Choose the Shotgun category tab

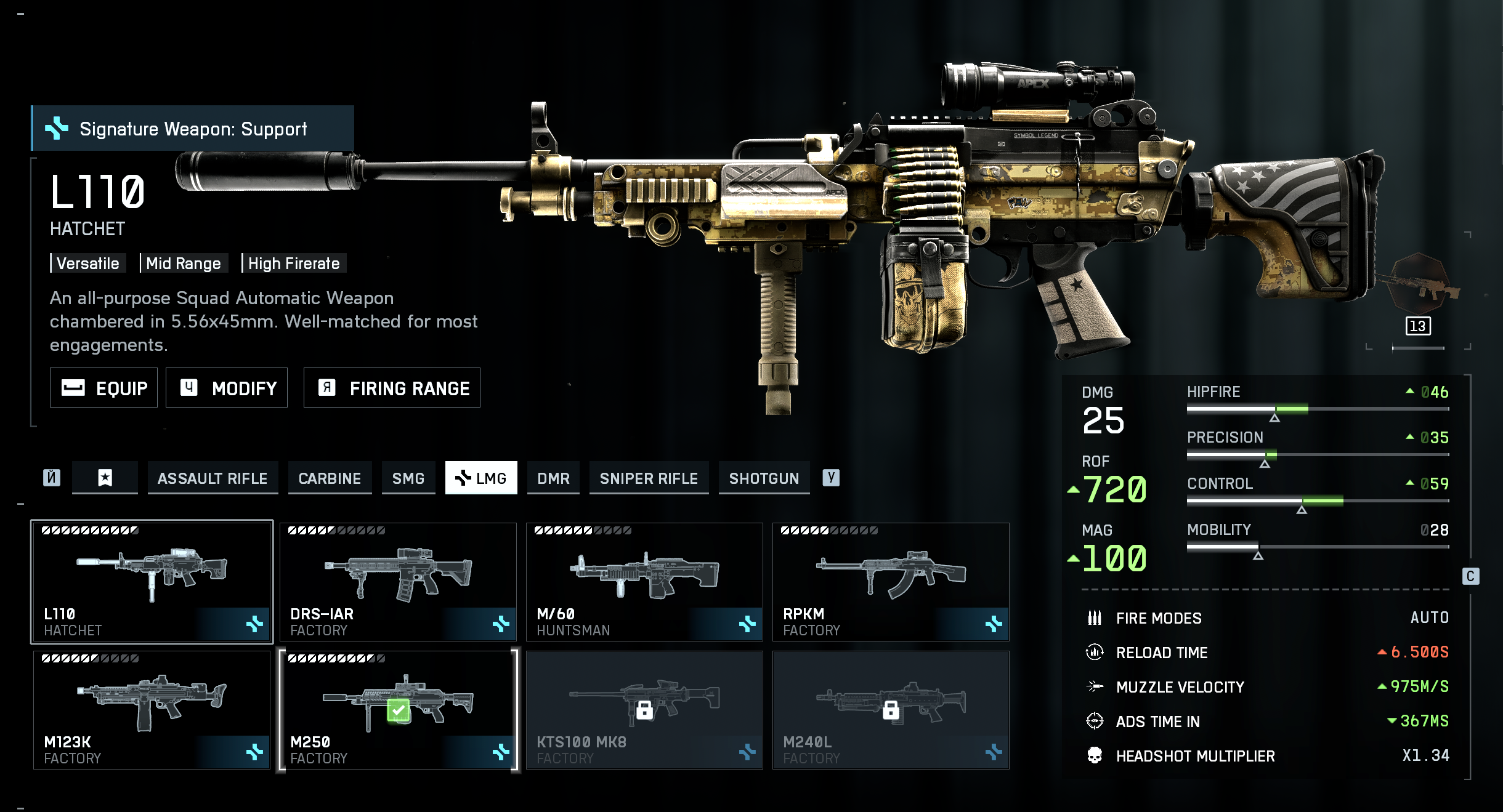coord(764,478)
